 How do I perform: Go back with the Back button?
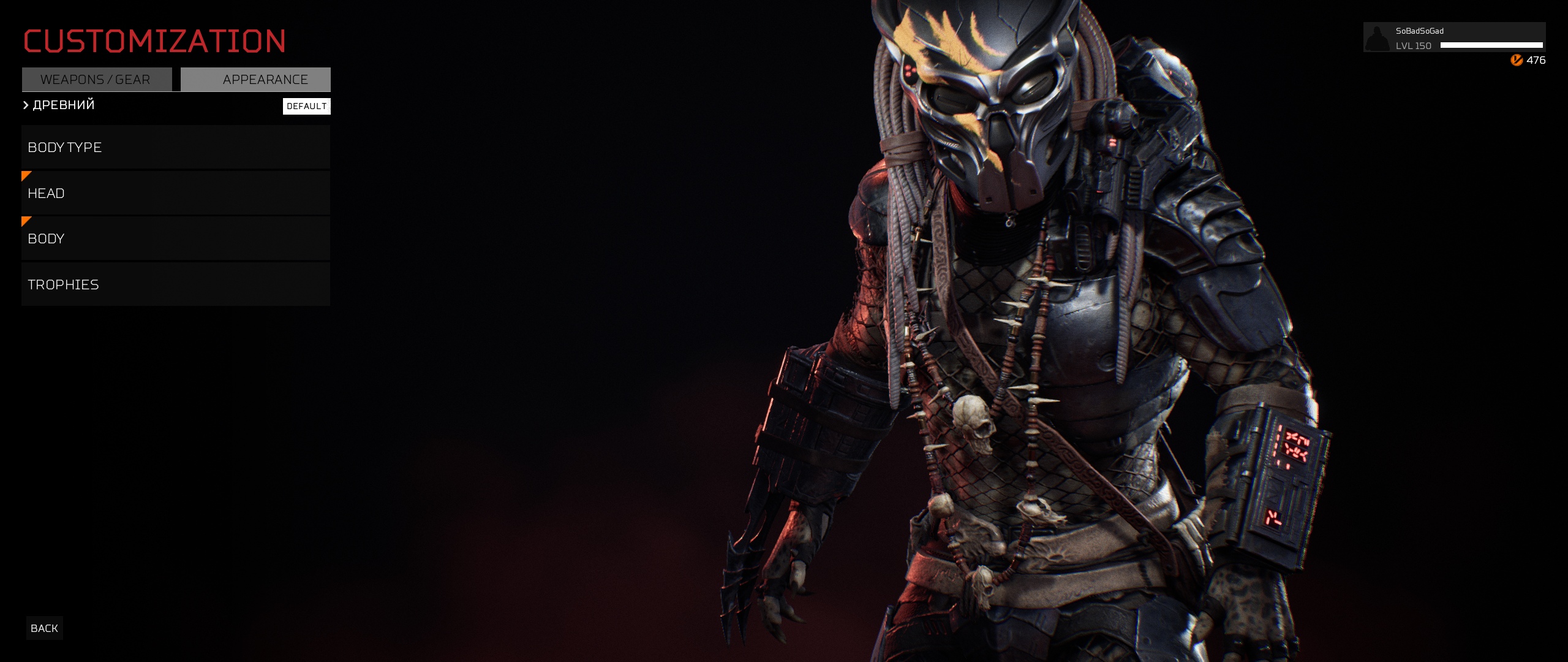[x=44, y=628]
